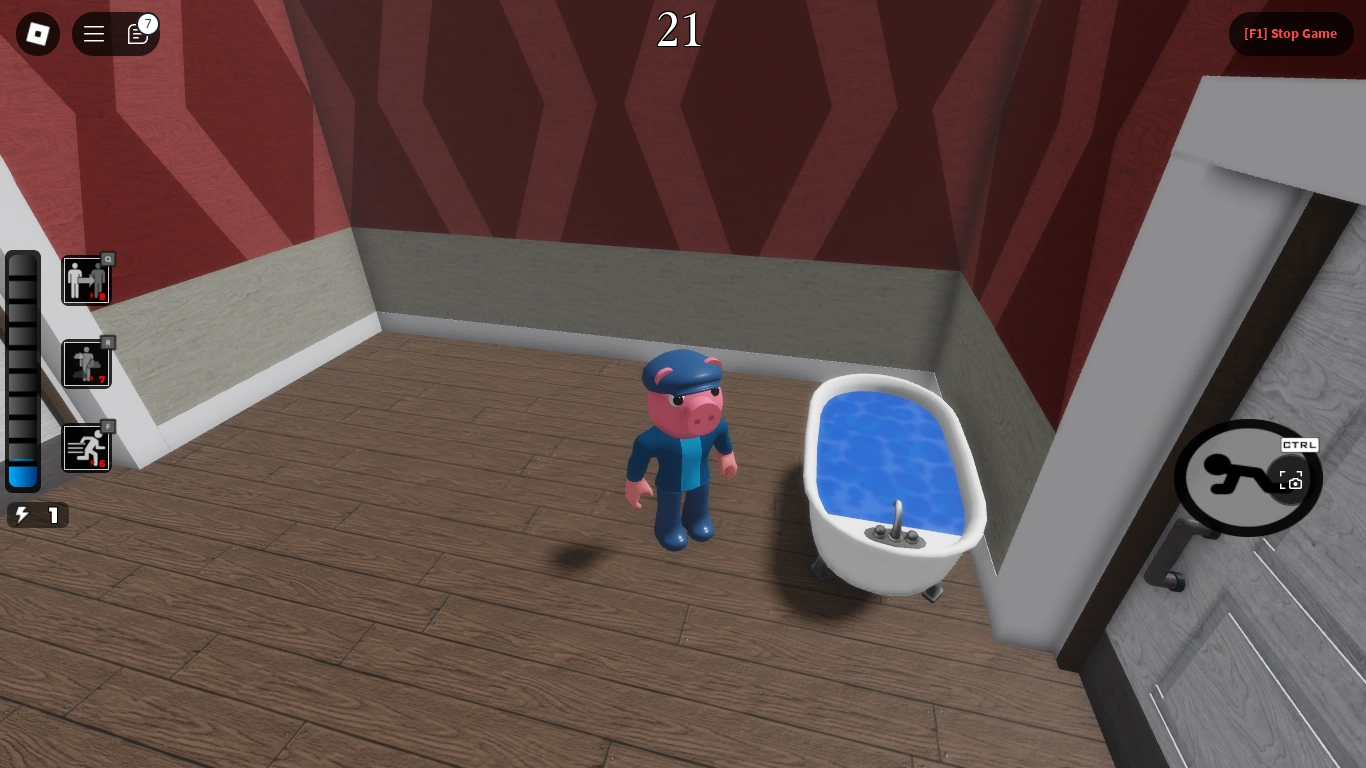Screen dimensions: 1366x768
Task: Enable the smoke ability cooldown
Action: click(86, 363)
